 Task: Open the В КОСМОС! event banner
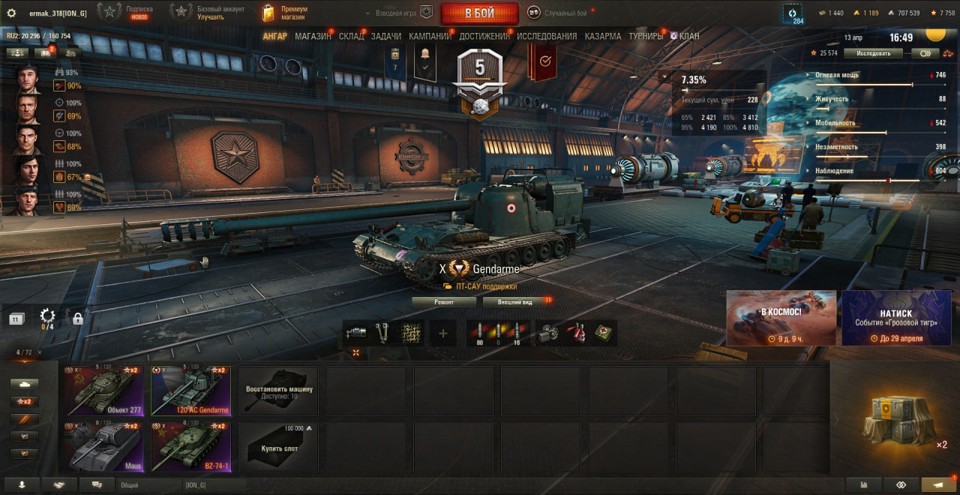point(781,318)
